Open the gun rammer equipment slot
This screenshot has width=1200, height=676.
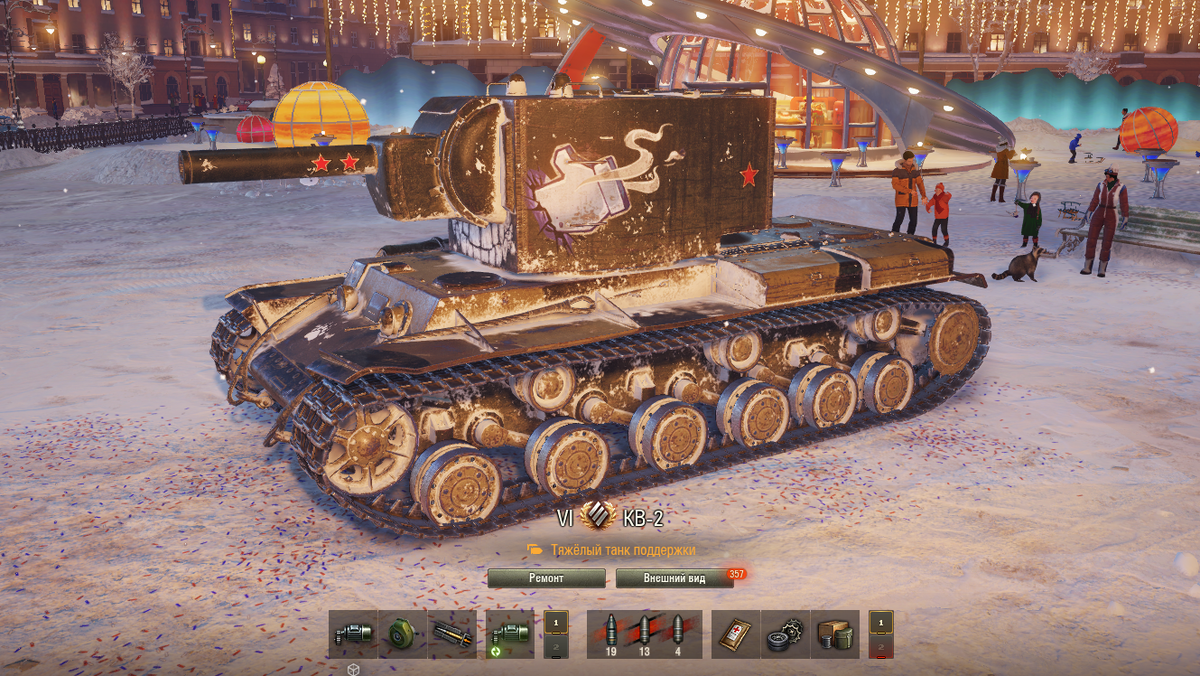point(452,634)
